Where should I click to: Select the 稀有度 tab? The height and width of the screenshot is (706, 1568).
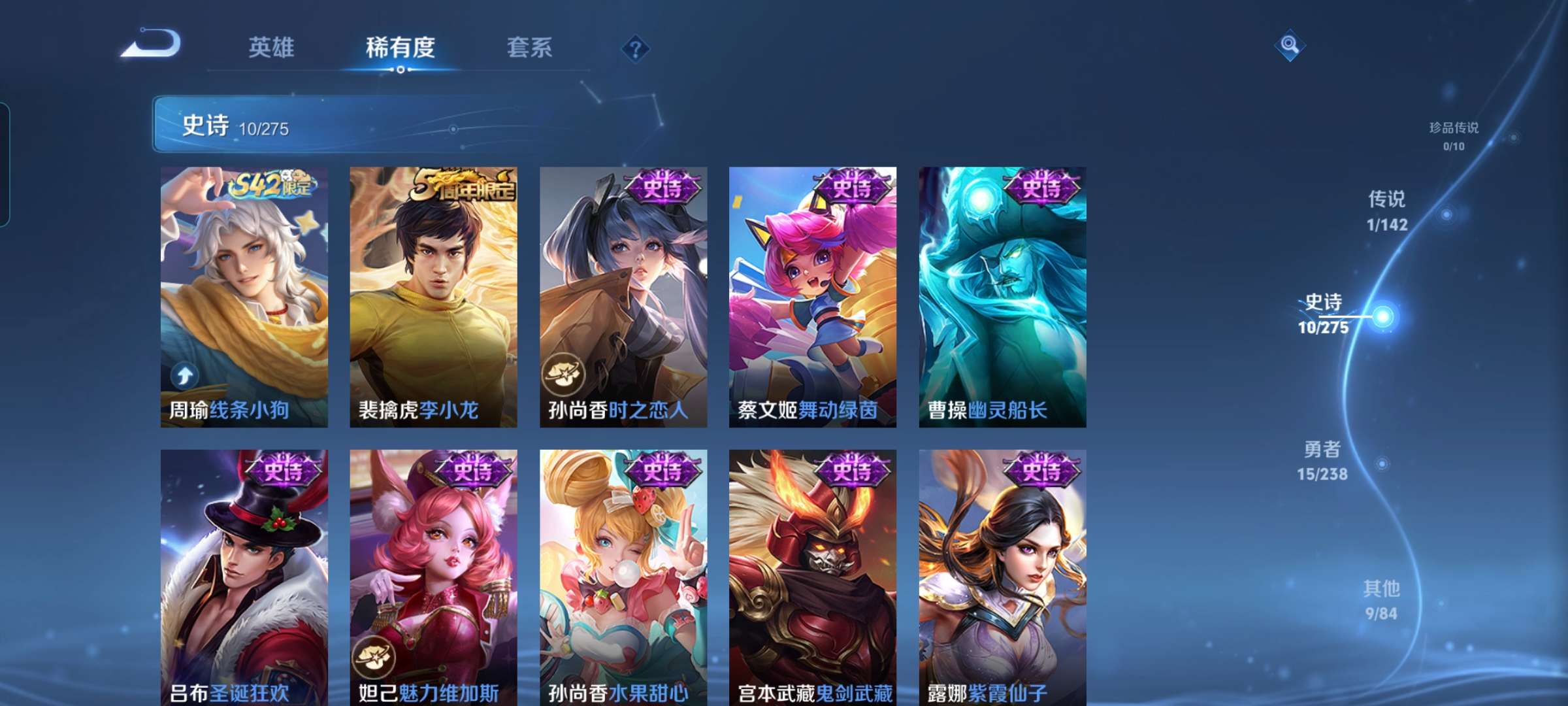[400, 48]
